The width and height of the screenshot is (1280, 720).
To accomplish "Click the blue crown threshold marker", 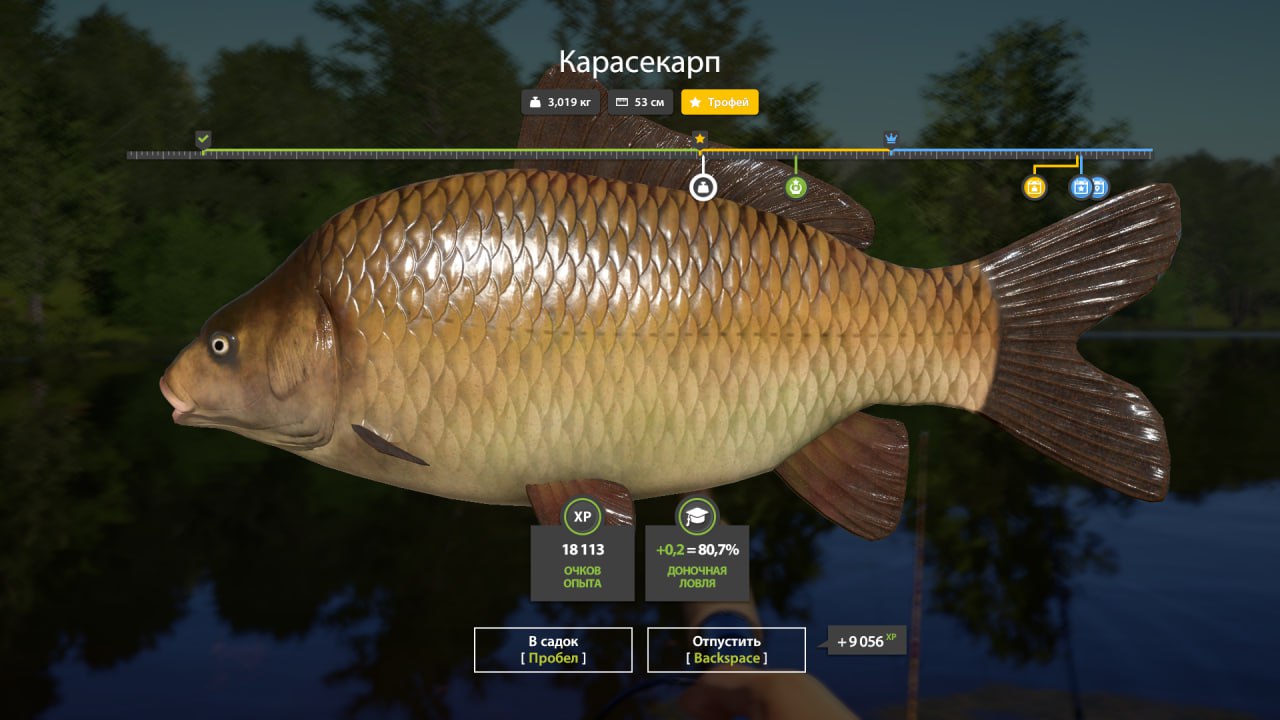I will point(891,138).
